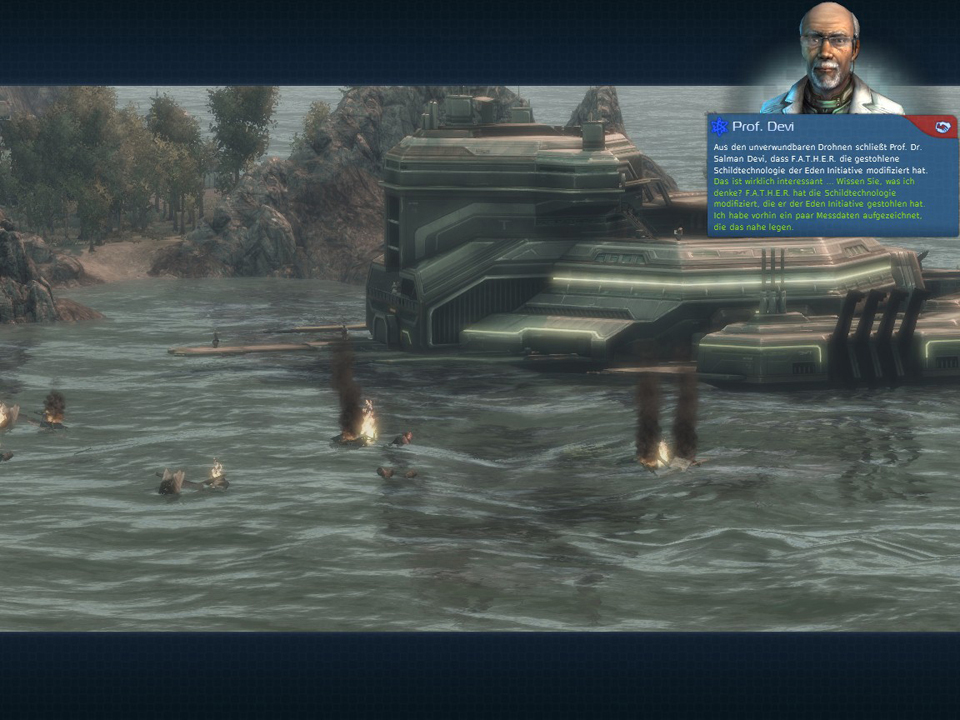The width and height of the screenshot is (960, 720).
Task: Click the blue atom faction emblem beside Prof. Devi
Action: pos(719,127)
